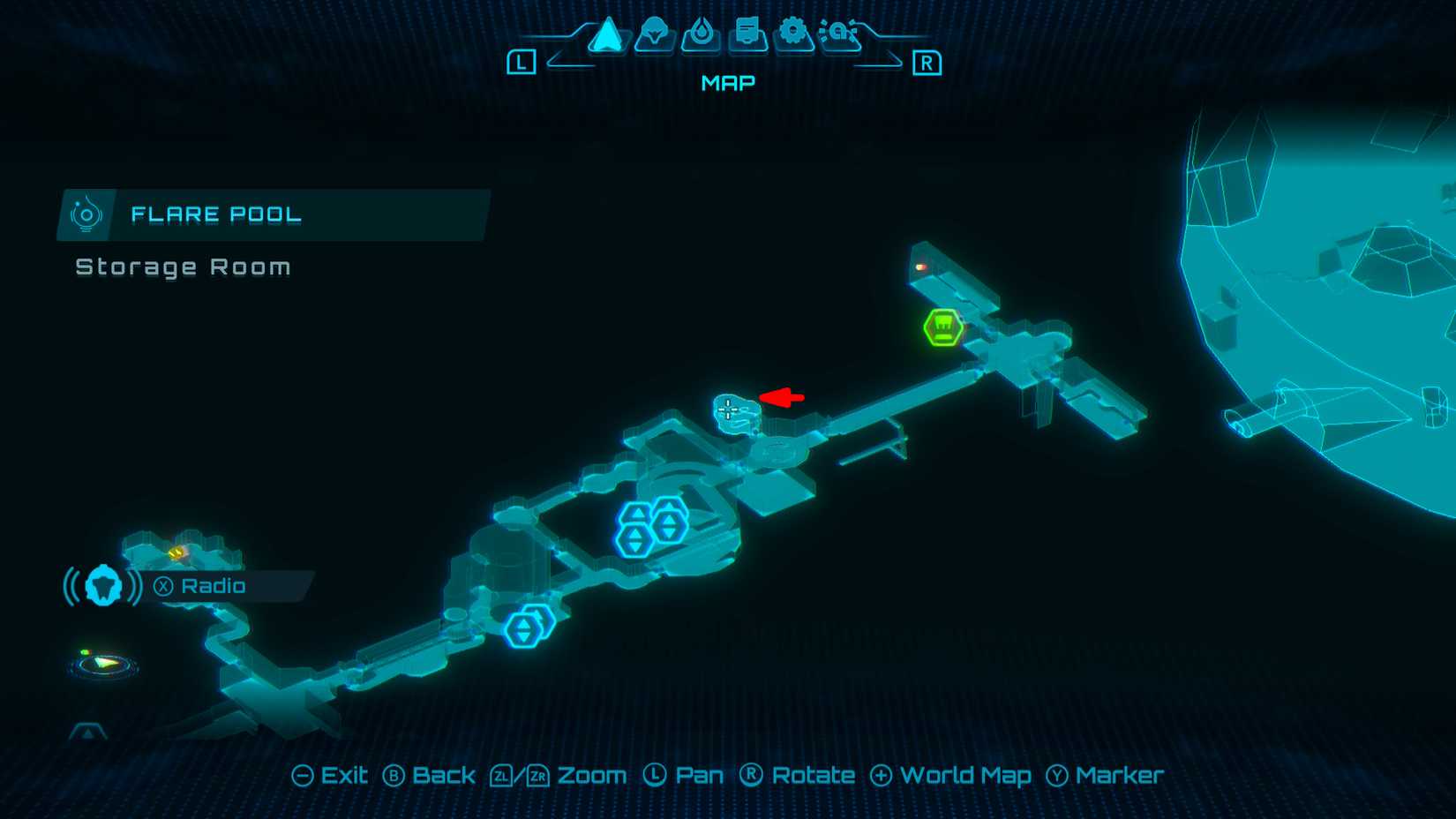
Task: Open the Chozo Archives notes icon
Action: (x=747, y=36)
